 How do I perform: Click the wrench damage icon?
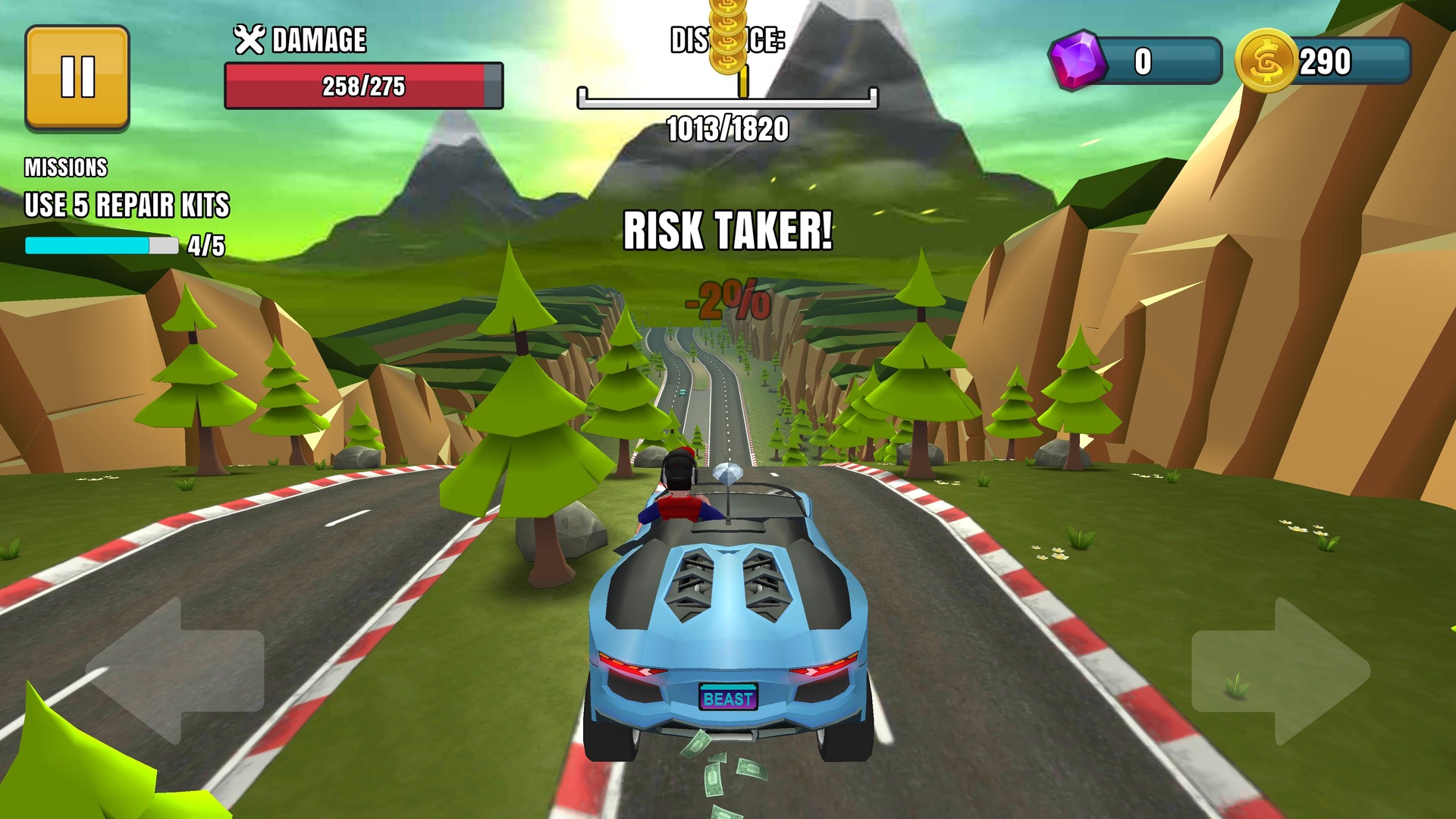click(x=251, y=39)
